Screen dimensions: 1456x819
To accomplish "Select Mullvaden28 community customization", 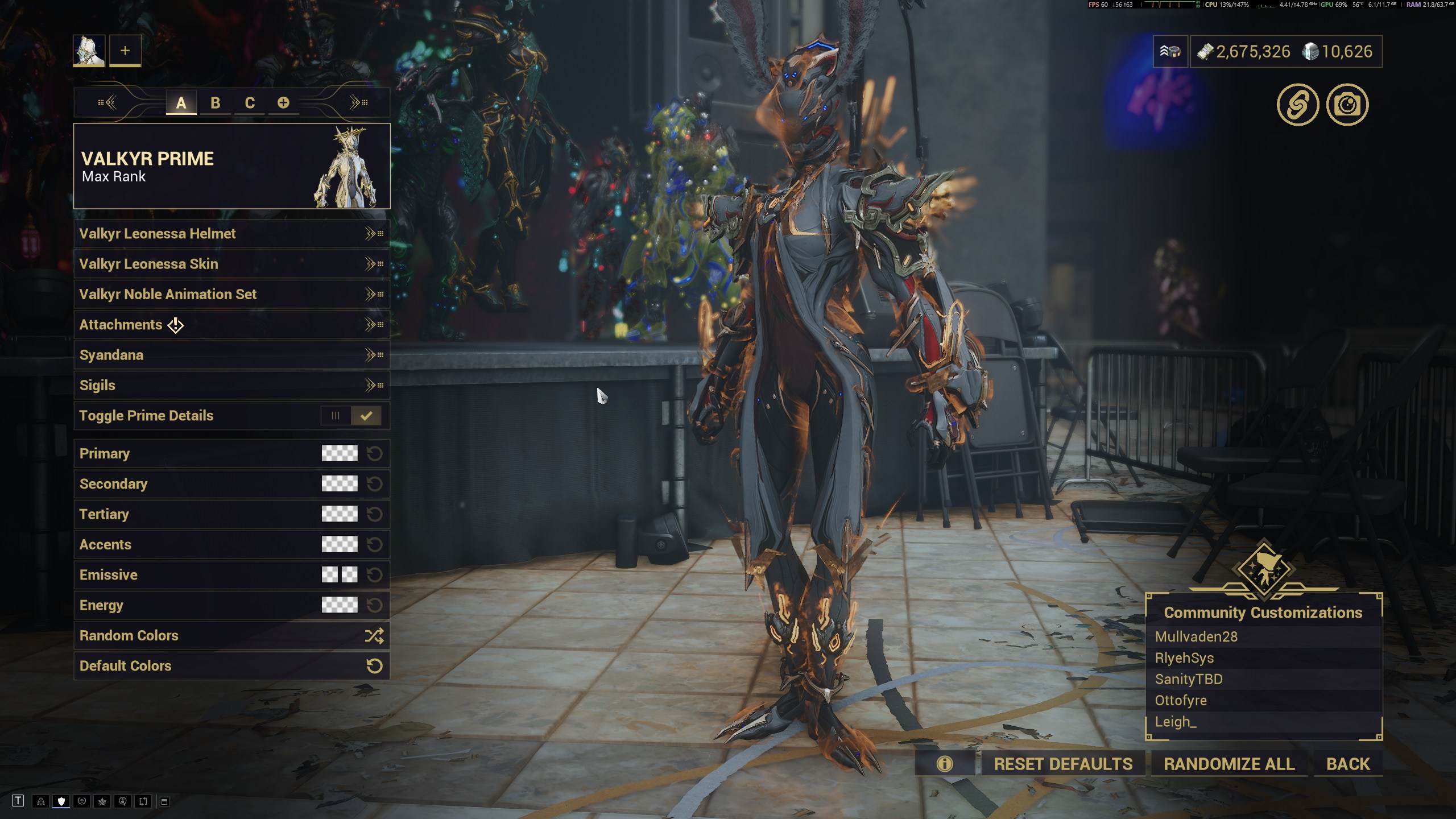I will tap(1196, 636).
